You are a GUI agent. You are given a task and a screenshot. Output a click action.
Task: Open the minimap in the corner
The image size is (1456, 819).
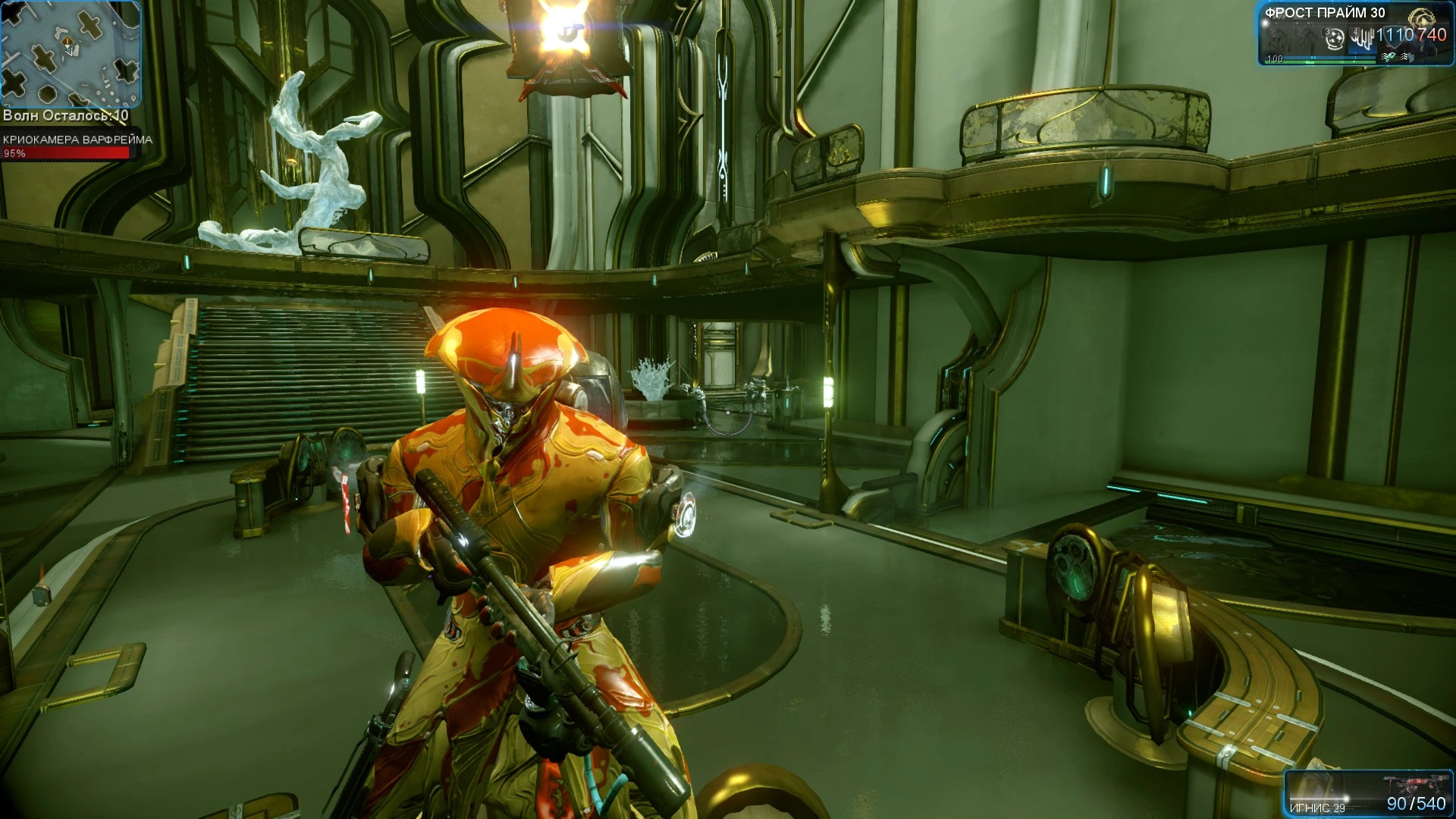click(x=70, y=53)
